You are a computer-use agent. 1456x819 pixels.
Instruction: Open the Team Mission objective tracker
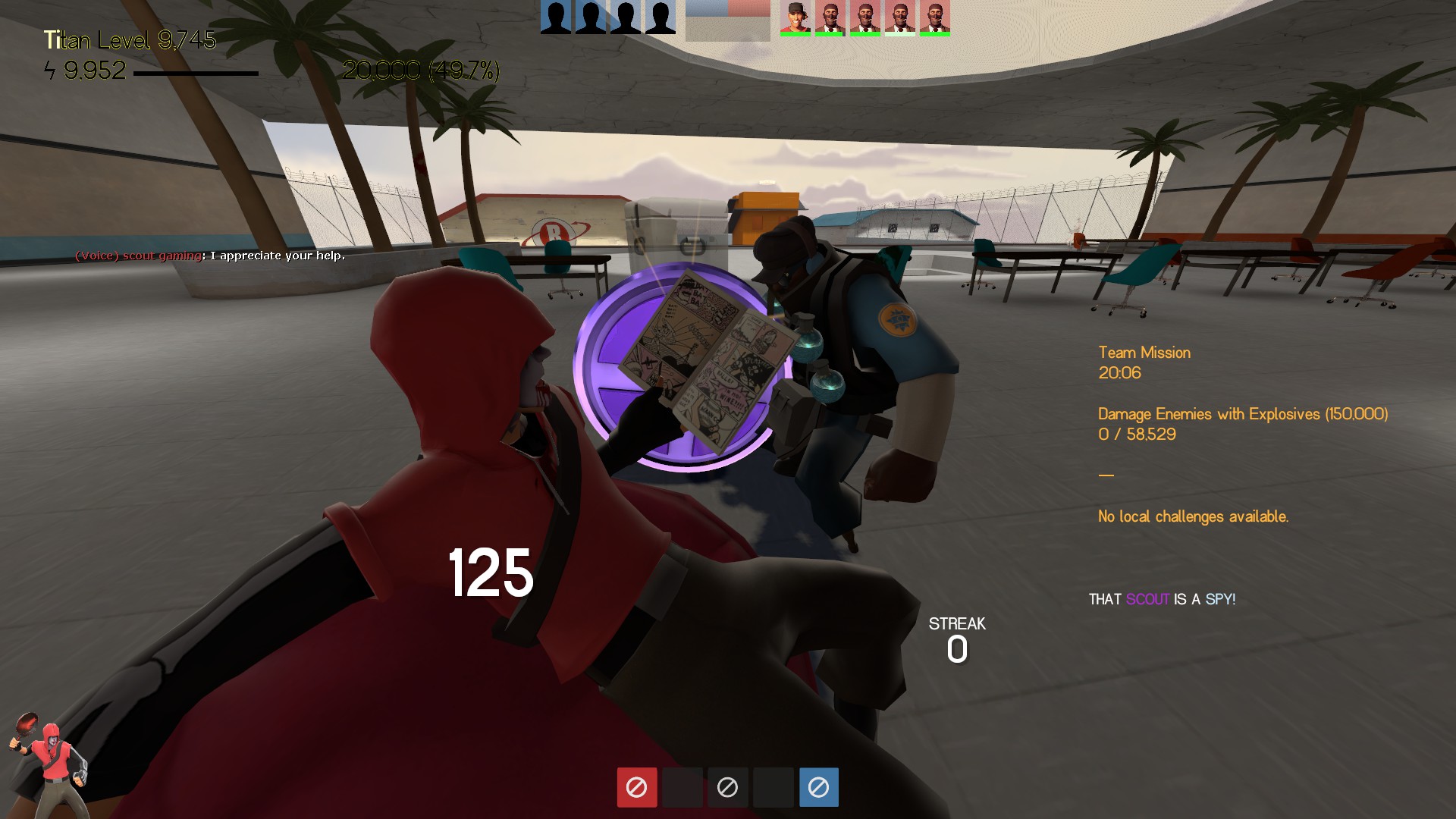pos(1144,353)
